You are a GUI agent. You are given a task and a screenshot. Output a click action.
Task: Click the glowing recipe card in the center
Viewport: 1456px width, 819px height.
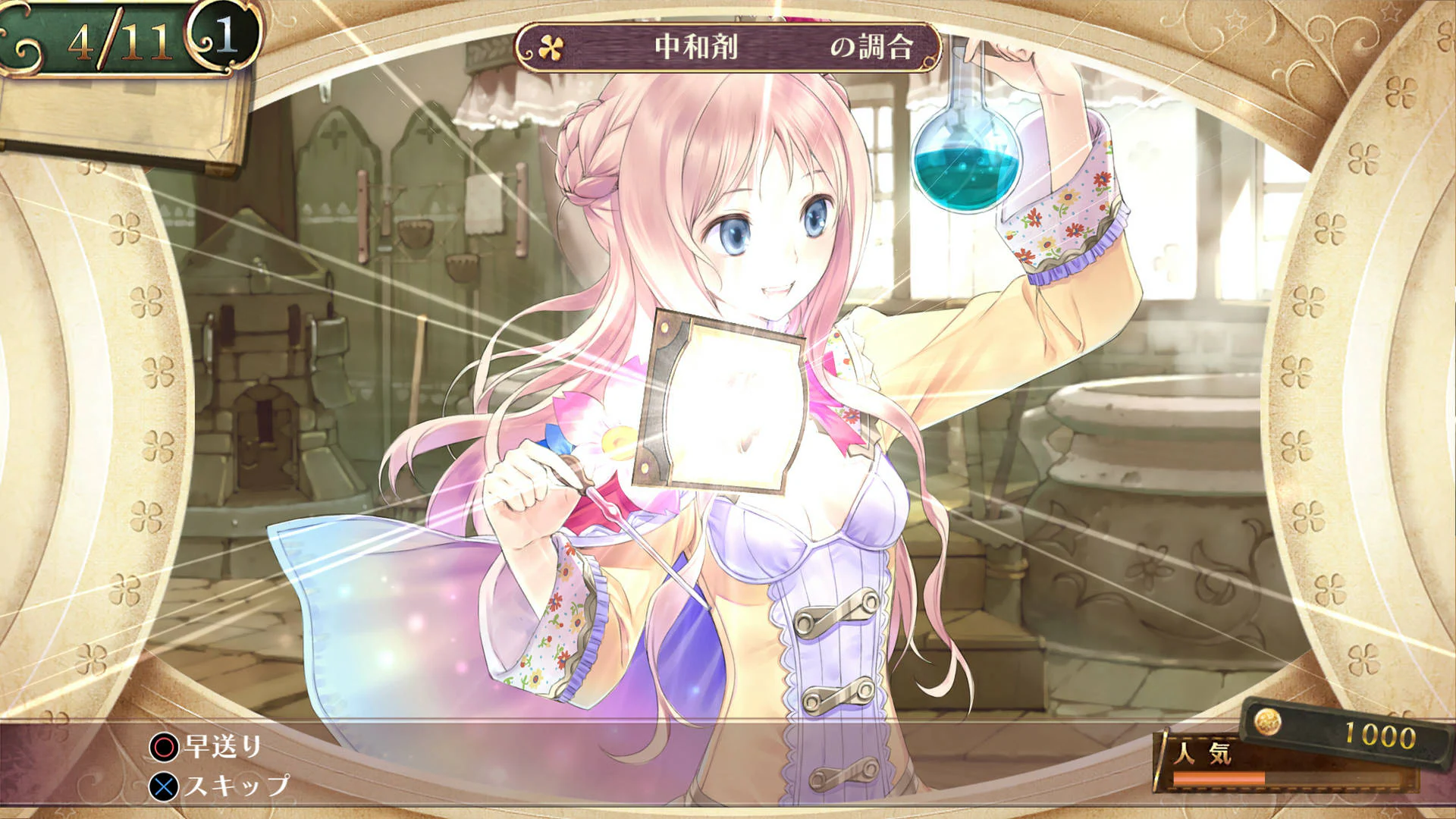tap(720, 398)
